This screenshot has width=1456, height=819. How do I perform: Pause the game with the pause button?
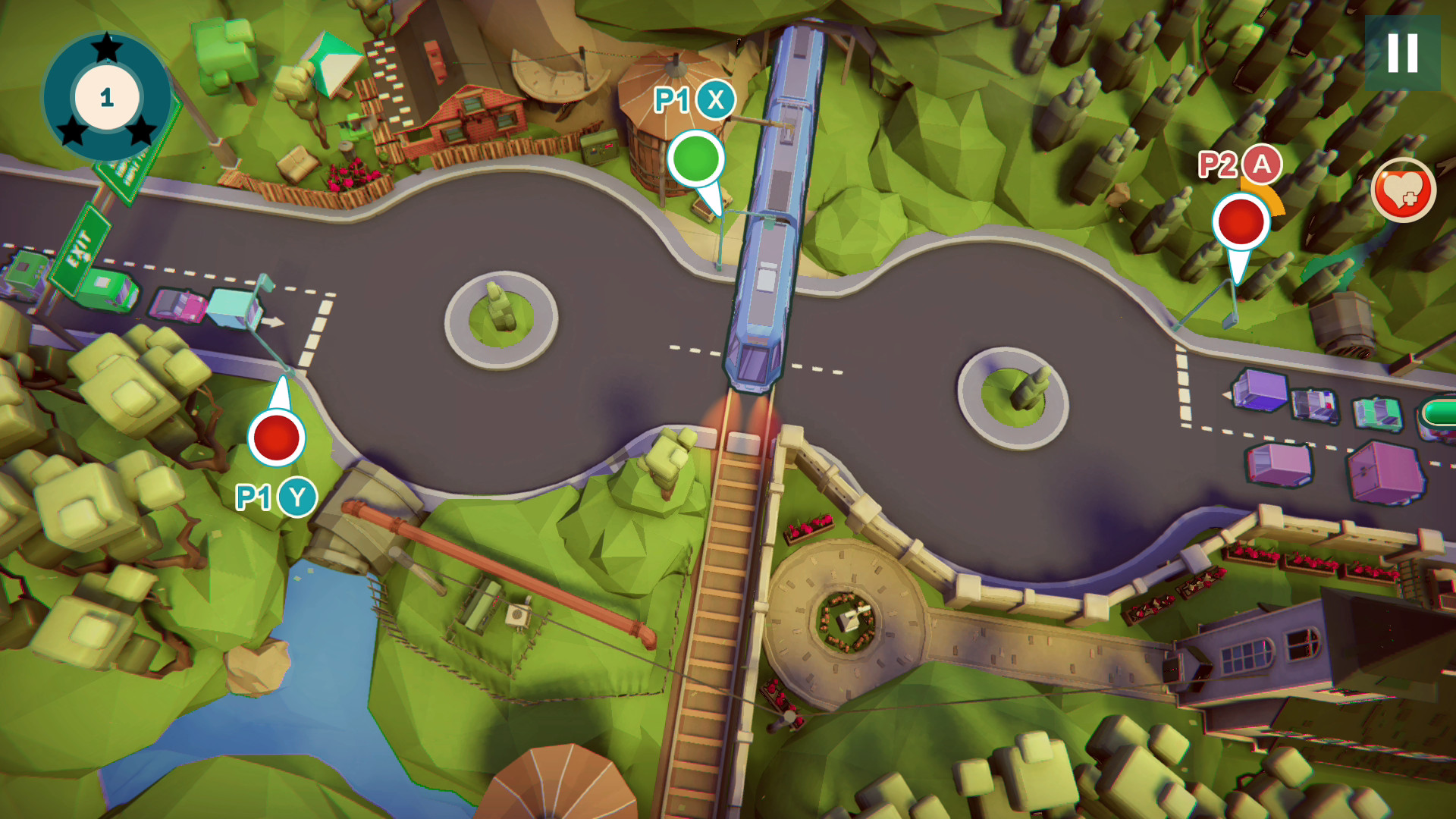pyautogui.click(x=1402, y=53)
